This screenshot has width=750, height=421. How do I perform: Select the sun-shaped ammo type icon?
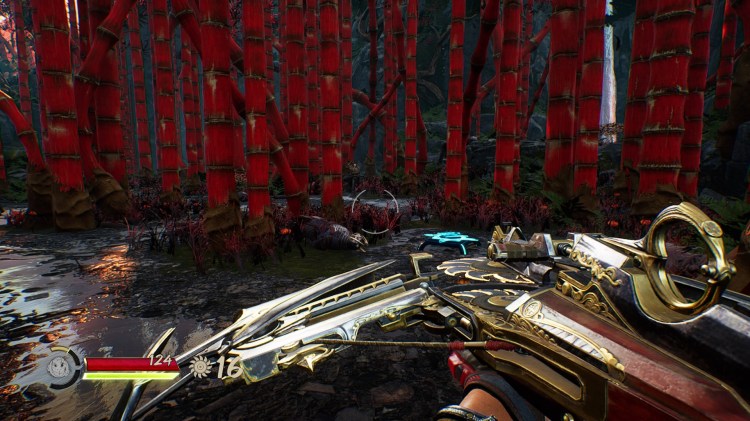click(x=201, y=367)
